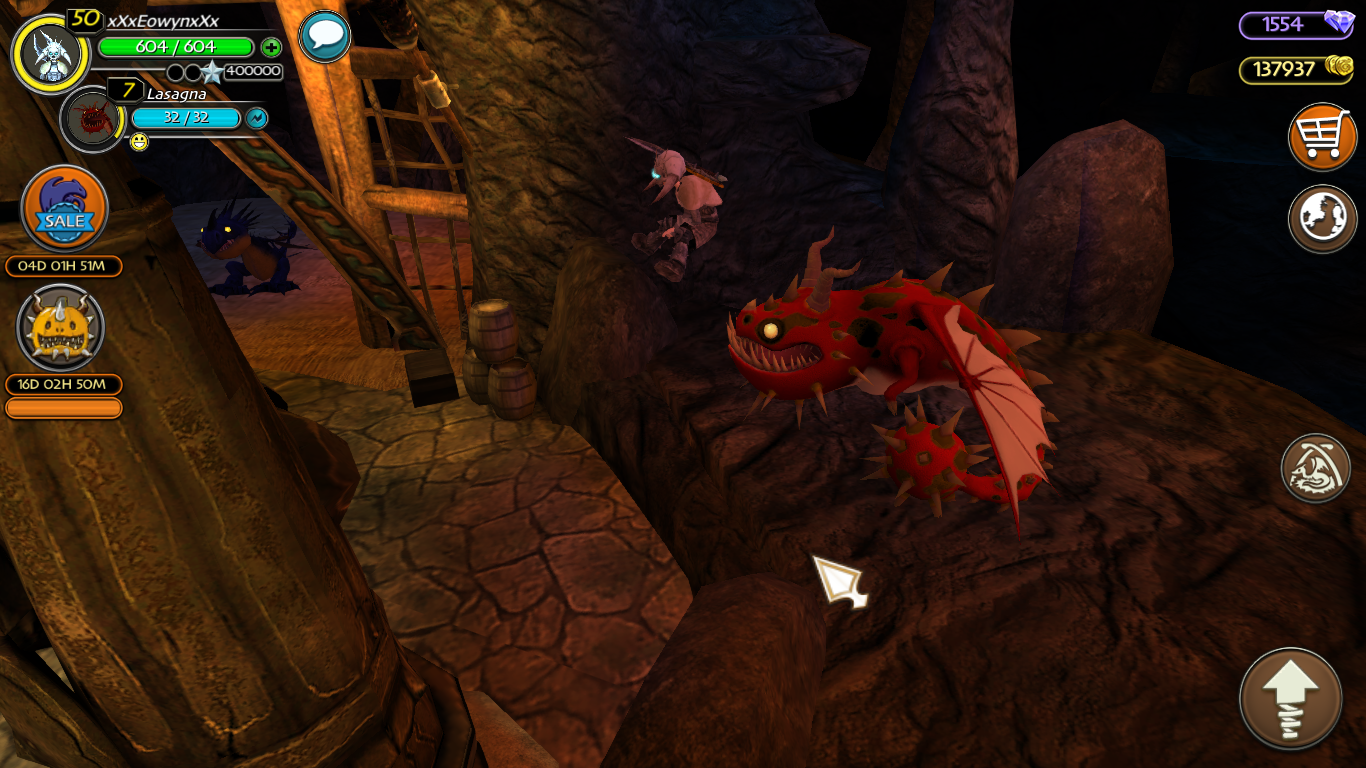The image size is (1366, 768).
Task: Click the yellow smiley happiness icon
Action: pyautogui.click(x=139, y=142)
